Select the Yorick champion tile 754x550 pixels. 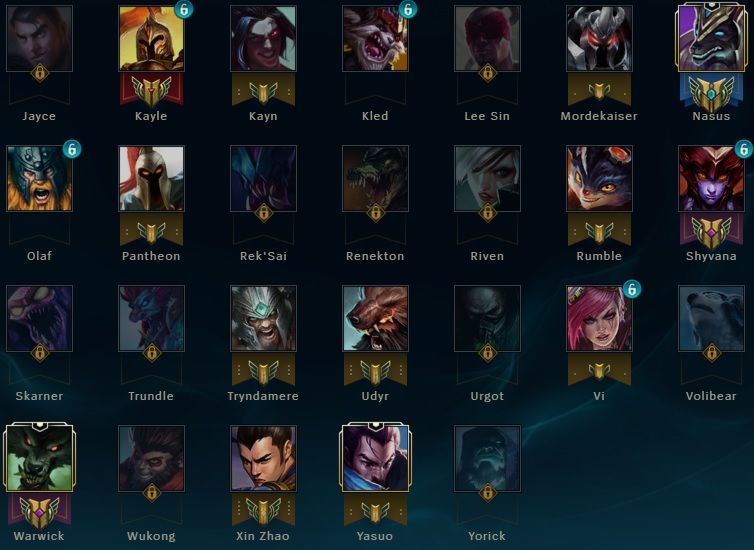(487, 458)
